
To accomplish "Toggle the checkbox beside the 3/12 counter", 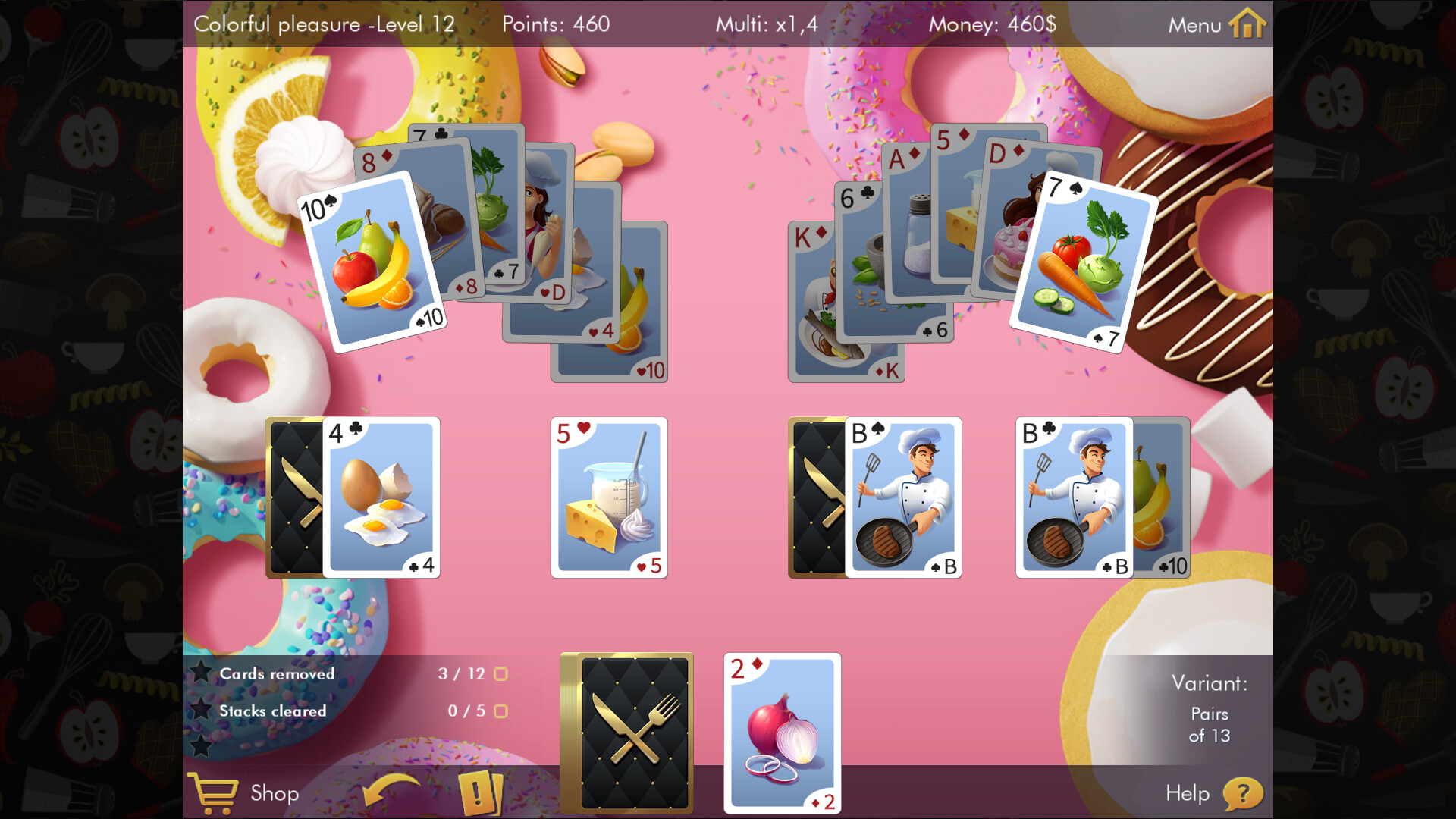I will pyautogui.click(x=500, y=673).
